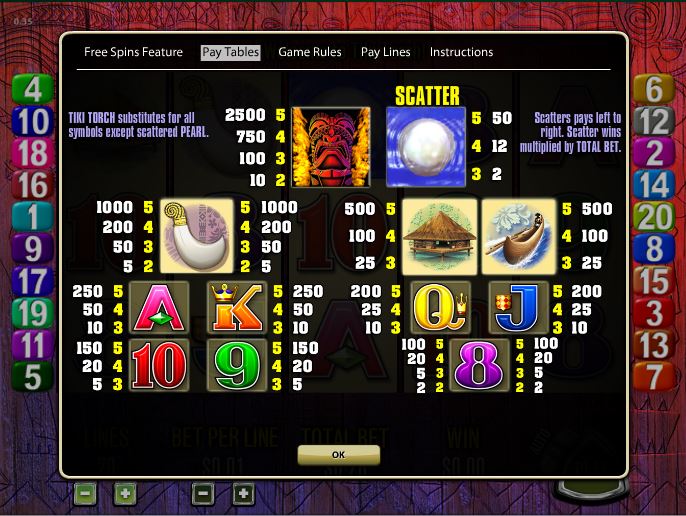686x516 pixels.
Task: Click the payline 1 marker
Action: tap(33, 217)
